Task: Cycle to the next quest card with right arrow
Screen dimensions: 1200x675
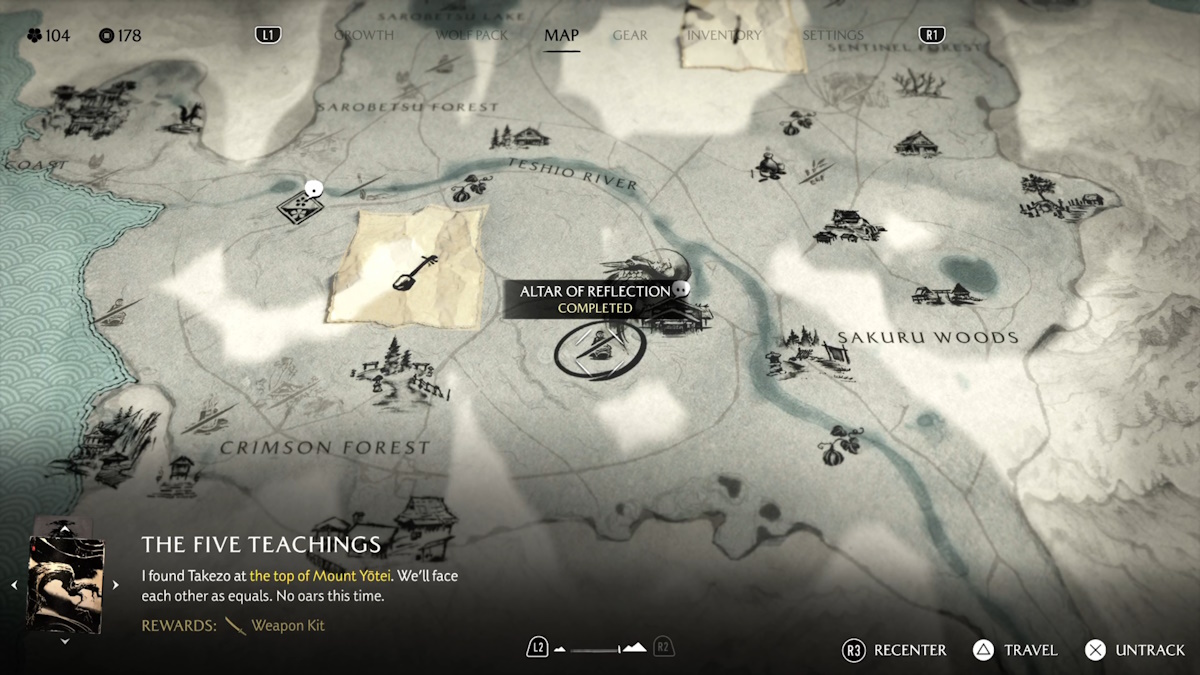Action: [115, 585]
